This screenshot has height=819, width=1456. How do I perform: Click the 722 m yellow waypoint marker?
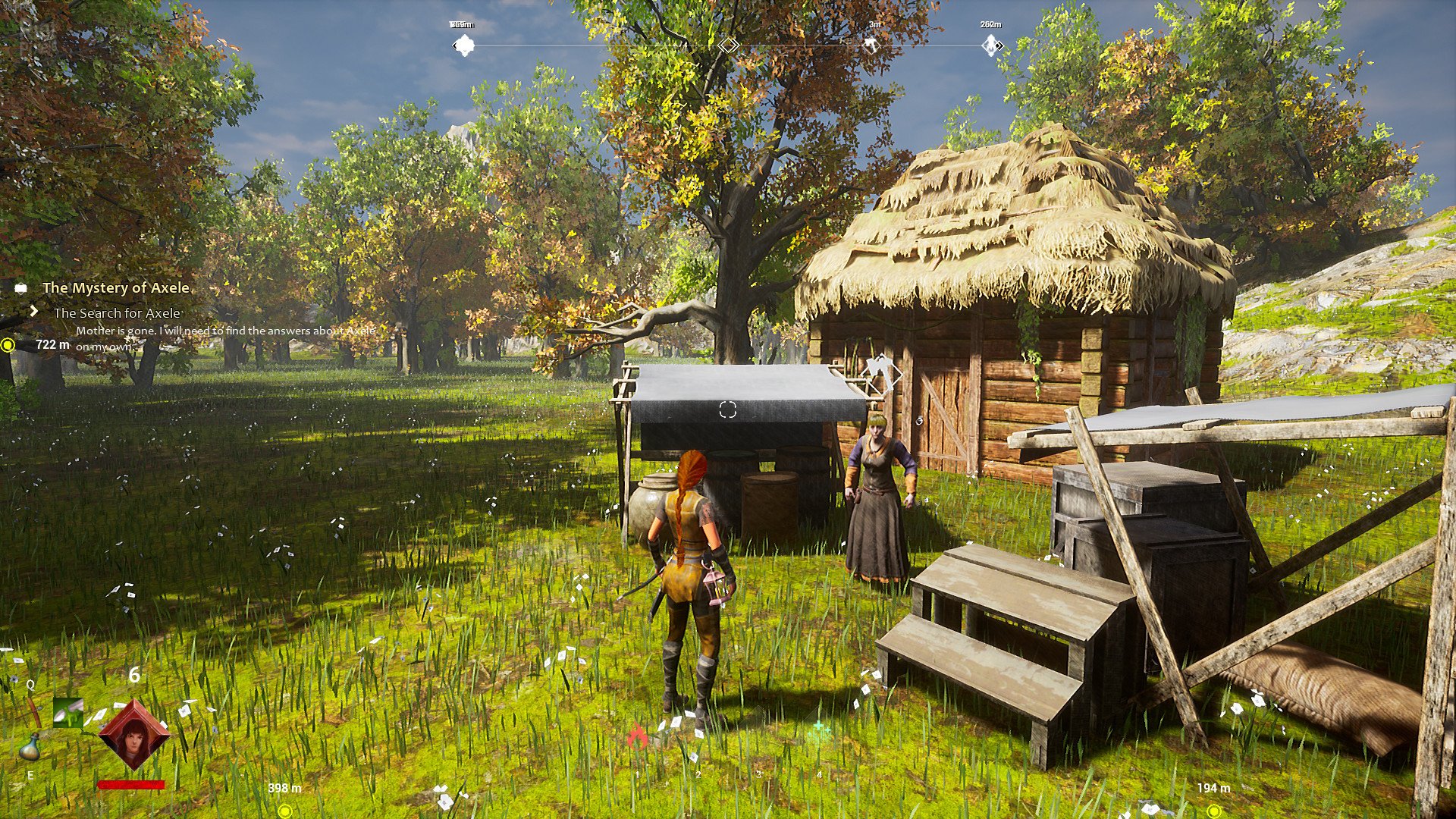8,345
